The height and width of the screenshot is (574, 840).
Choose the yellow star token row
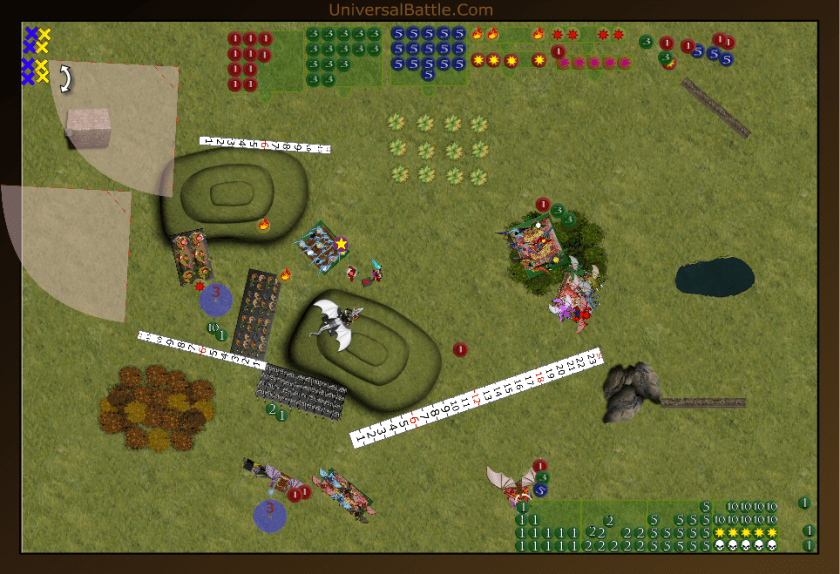pyautogui.click(x=747, y=532)
